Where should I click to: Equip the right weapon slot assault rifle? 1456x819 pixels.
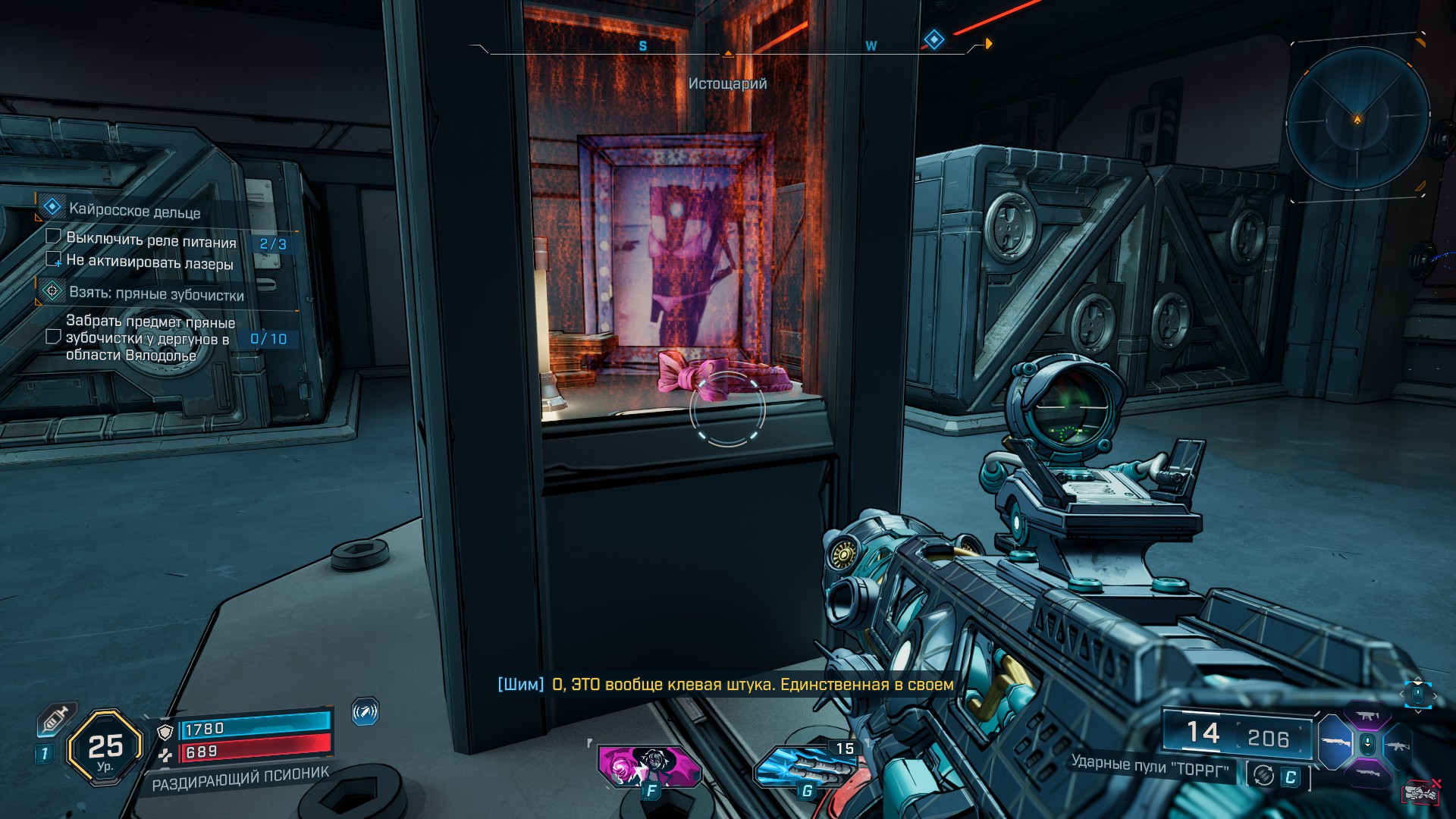click(1398, 745)
